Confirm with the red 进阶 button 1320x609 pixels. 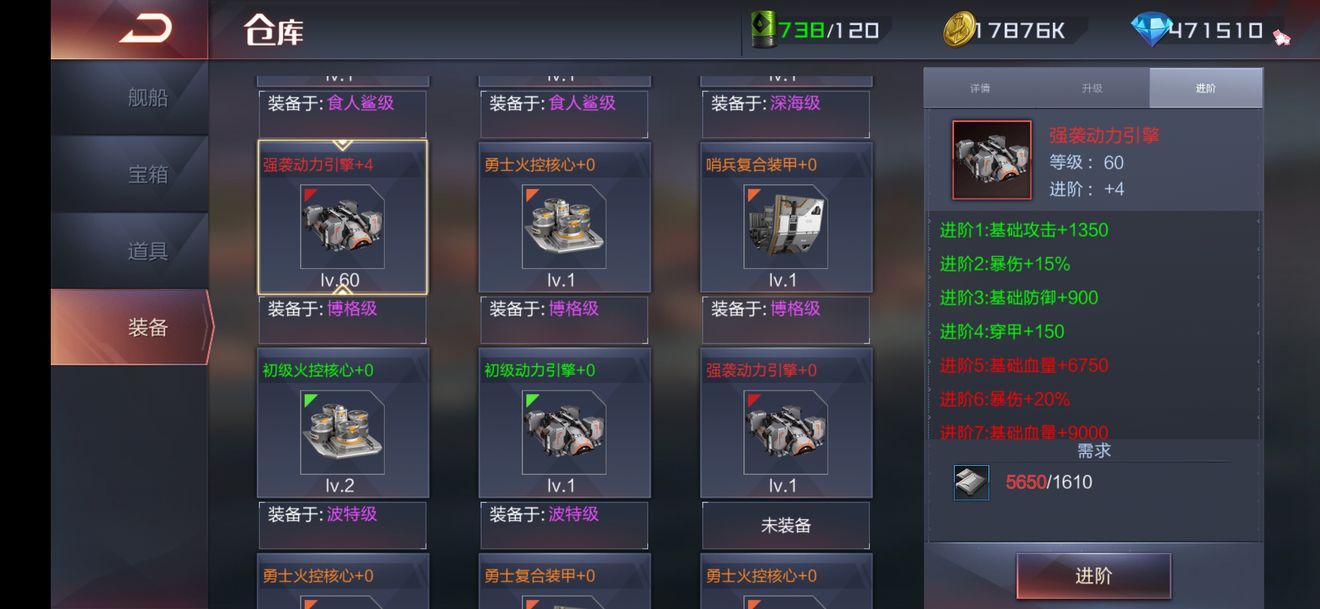[x=1093, y=576]
